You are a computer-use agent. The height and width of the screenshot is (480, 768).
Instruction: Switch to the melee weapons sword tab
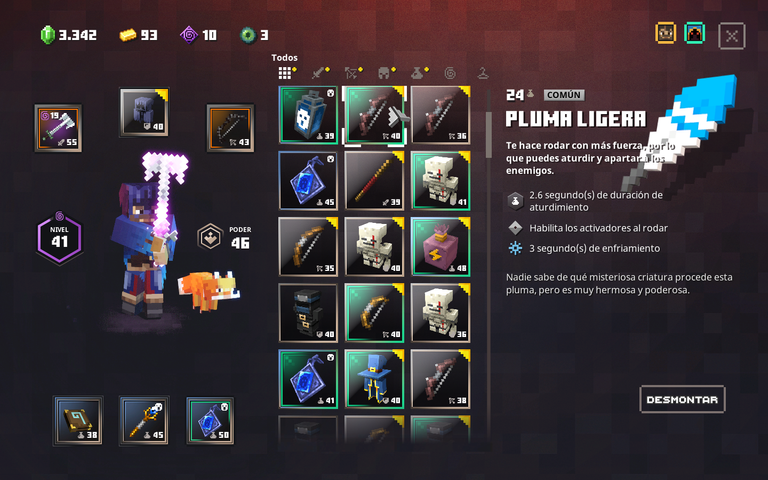pos(318,72)
